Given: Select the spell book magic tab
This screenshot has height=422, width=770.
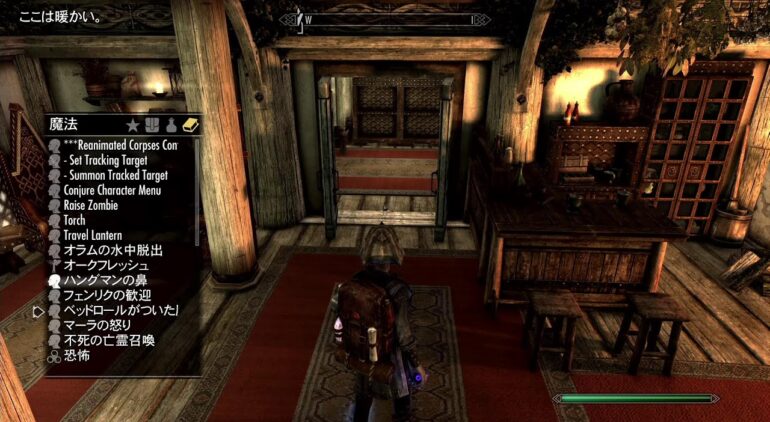Looking at the screenshot, I should tap(190, 125).
